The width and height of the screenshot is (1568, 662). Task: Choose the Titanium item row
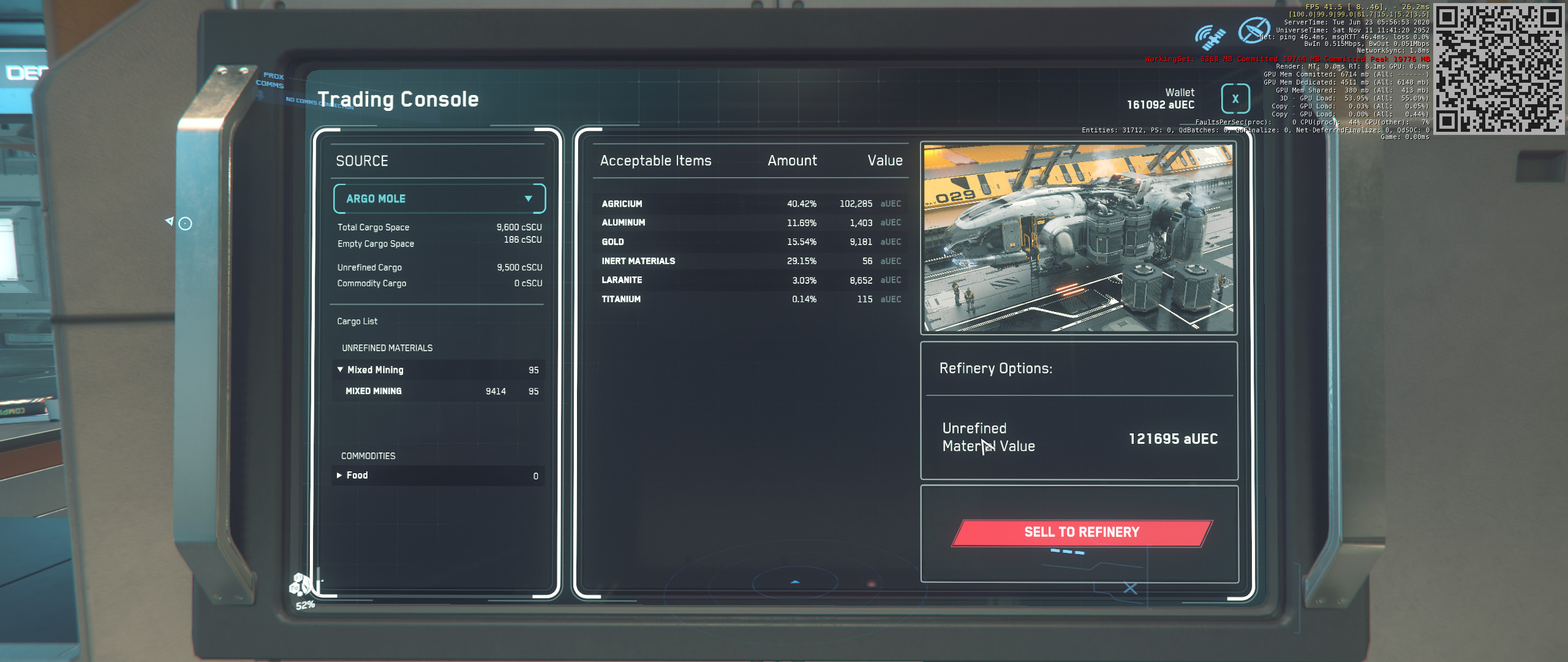click(x=750, y=299)
